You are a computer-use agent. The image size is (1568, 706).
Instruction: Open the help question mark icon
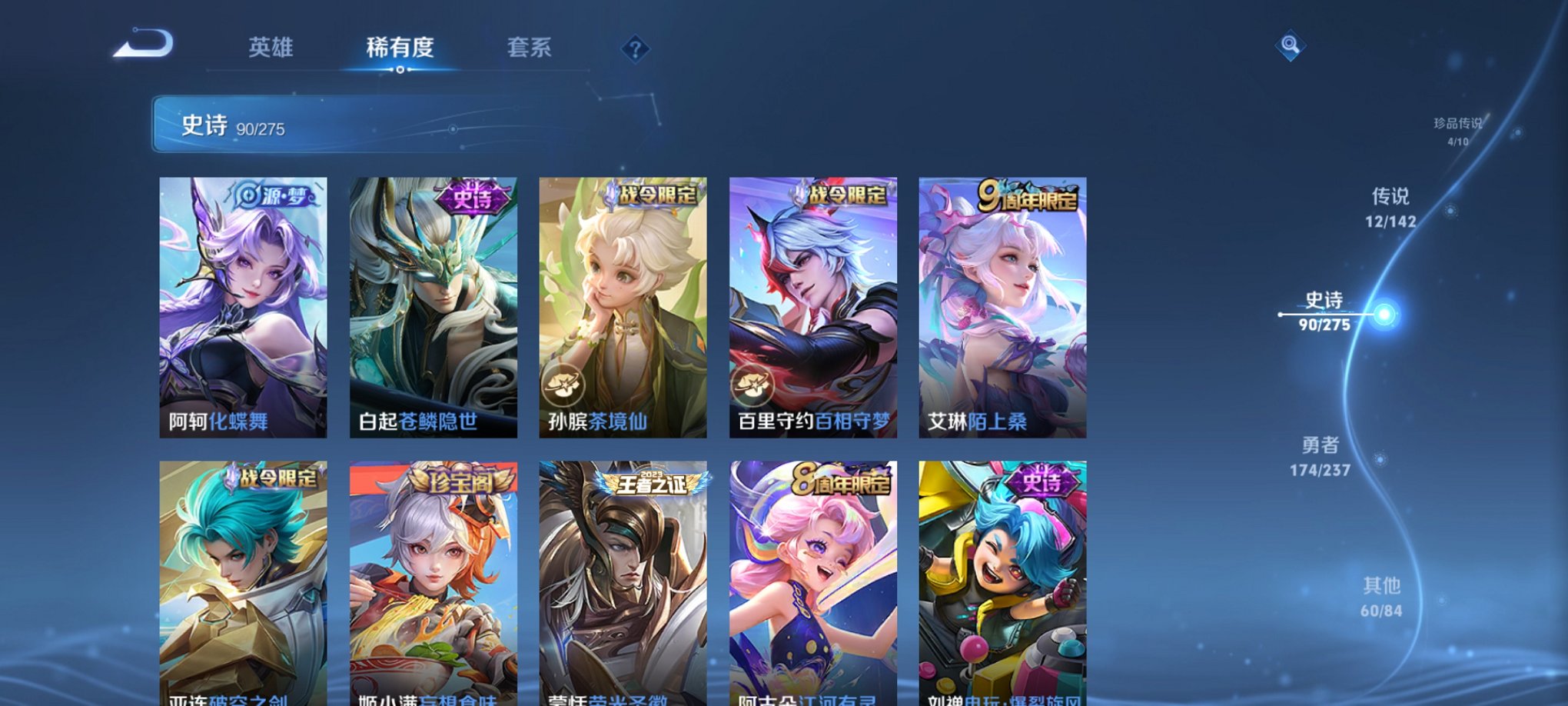pos(635,49)
